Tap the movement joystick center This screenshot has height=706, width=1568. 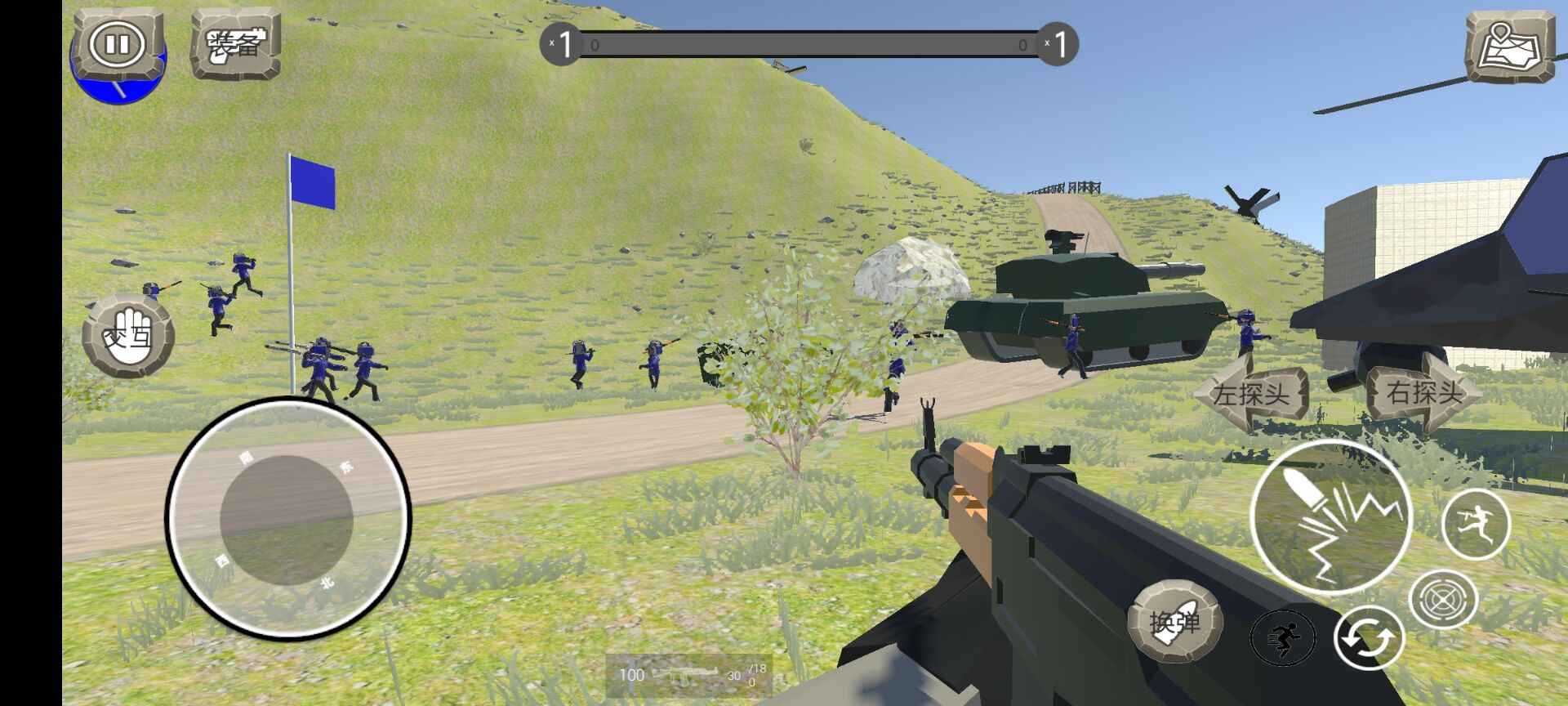coord(287,520)
